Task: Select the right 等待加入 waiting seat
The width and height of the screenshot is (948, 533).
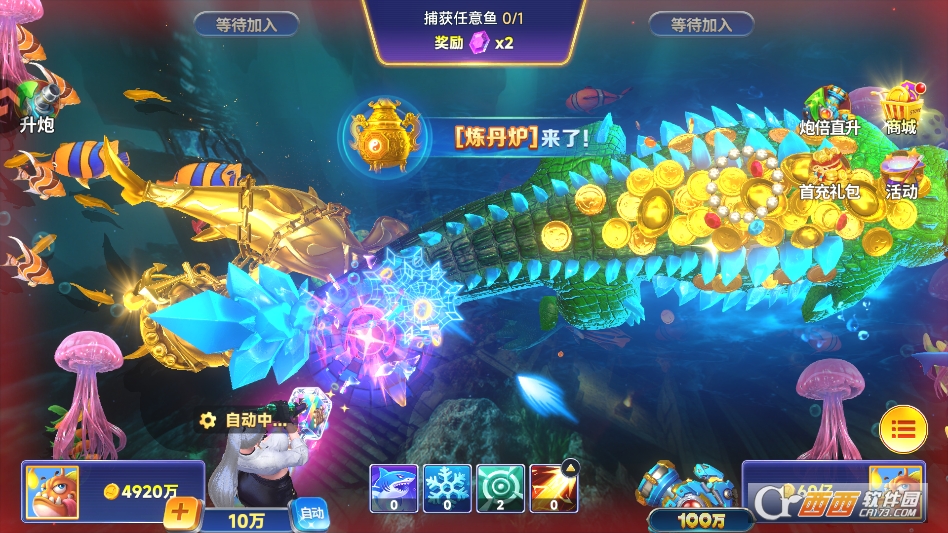Action: pyautogui.click(x=701, y=24)
